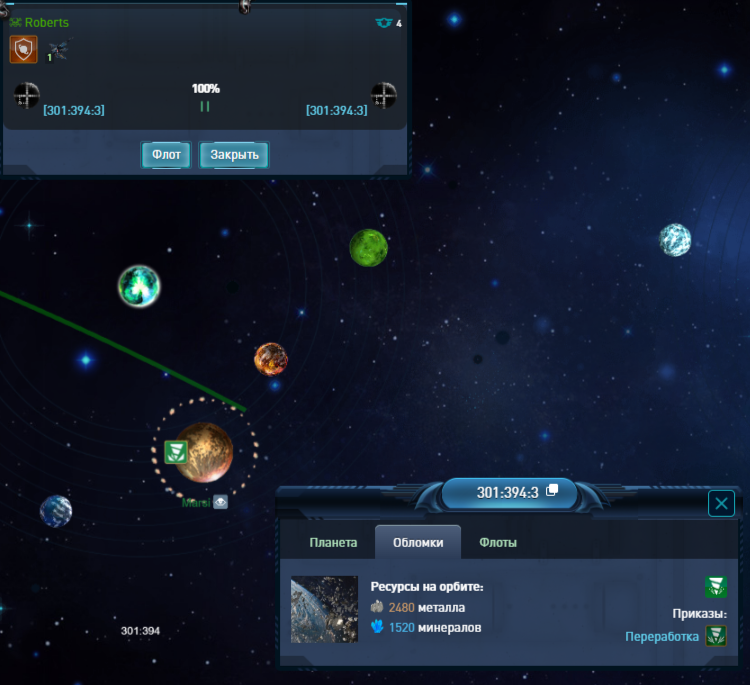Screen dimensions: 750x685
Task: Click the orange shield mission icon
Action: coord(23,49)
